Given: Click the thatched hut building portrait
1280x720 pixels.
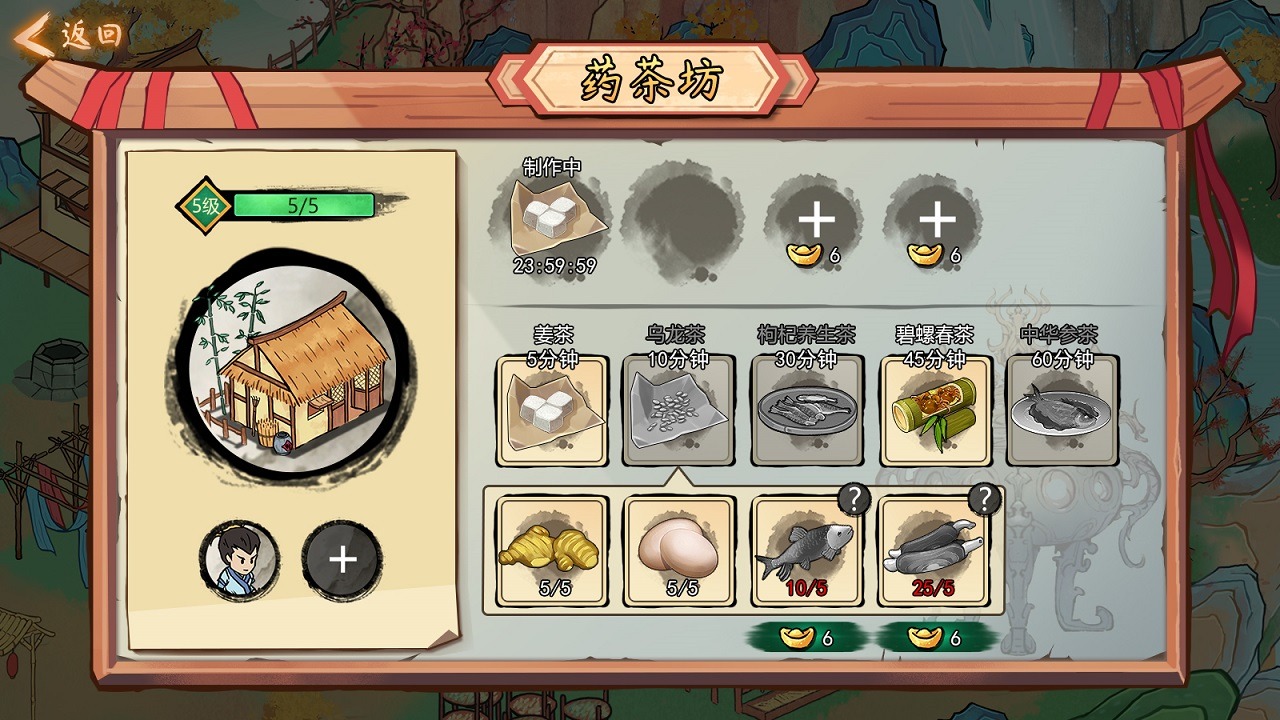Looking at the screenshot, I should click(292, 362).
